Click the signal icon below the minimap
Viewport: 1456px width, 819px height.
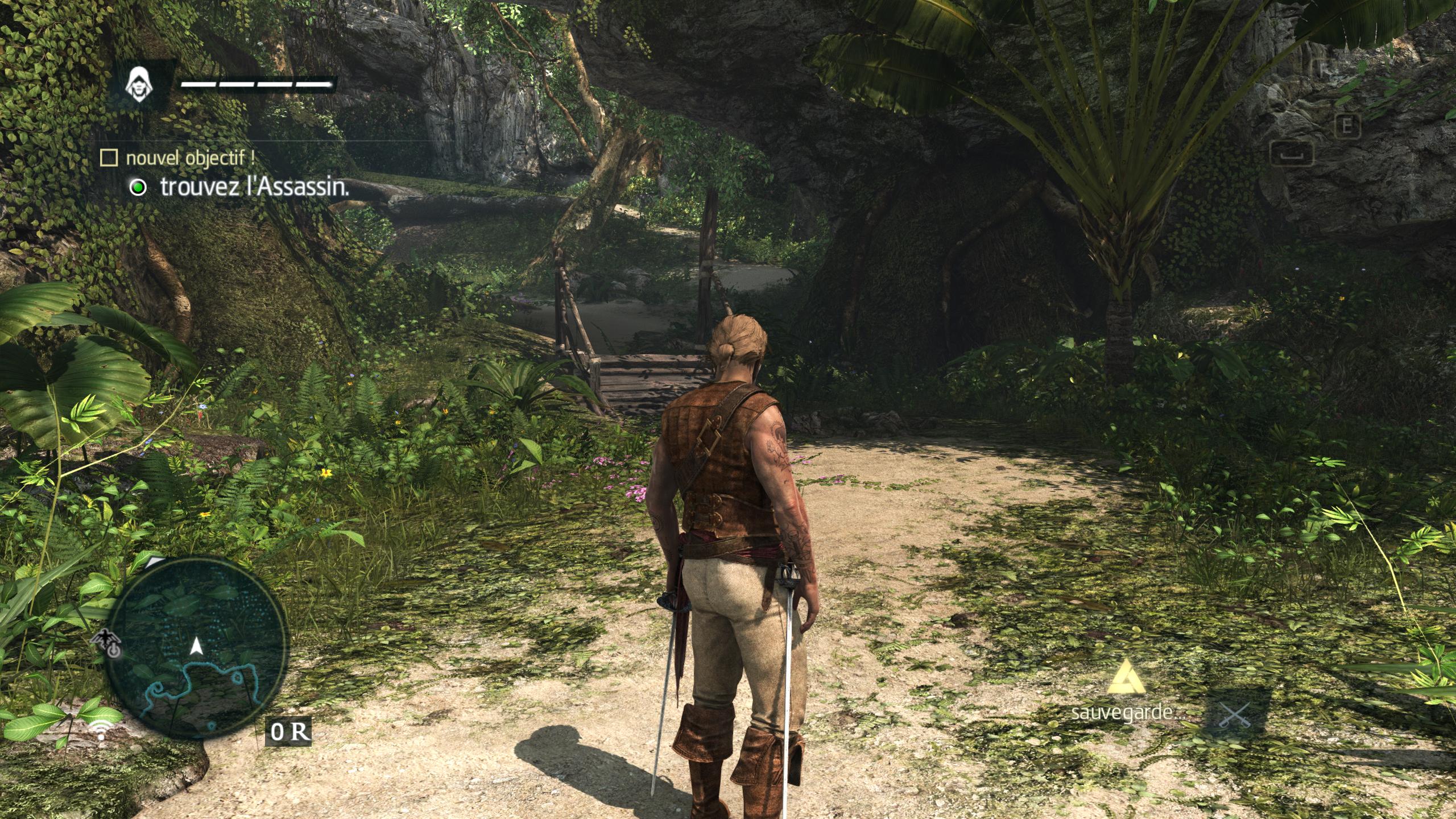101,730
